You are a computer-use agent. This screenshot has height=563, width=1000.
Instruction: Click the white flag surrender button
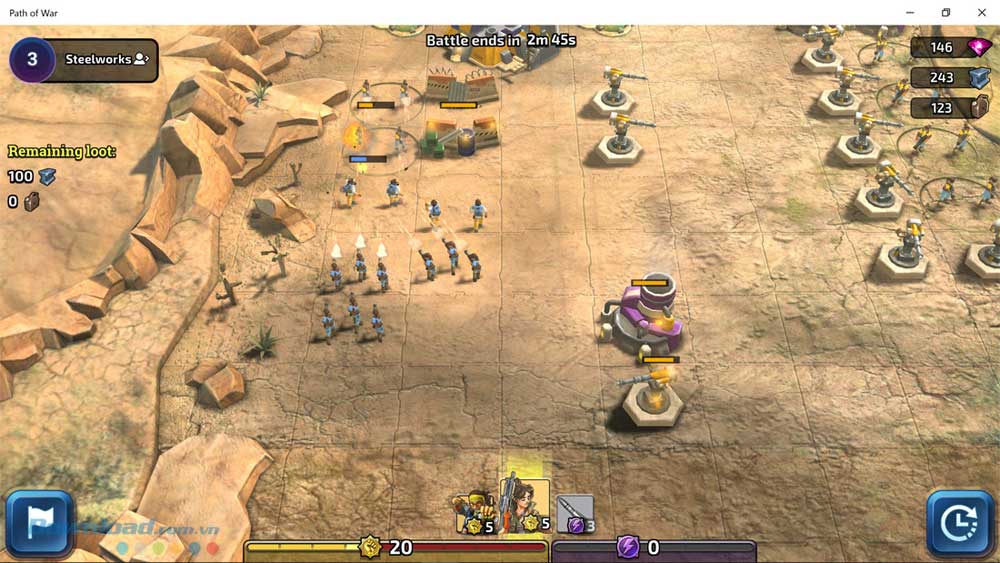click(39, 523)
